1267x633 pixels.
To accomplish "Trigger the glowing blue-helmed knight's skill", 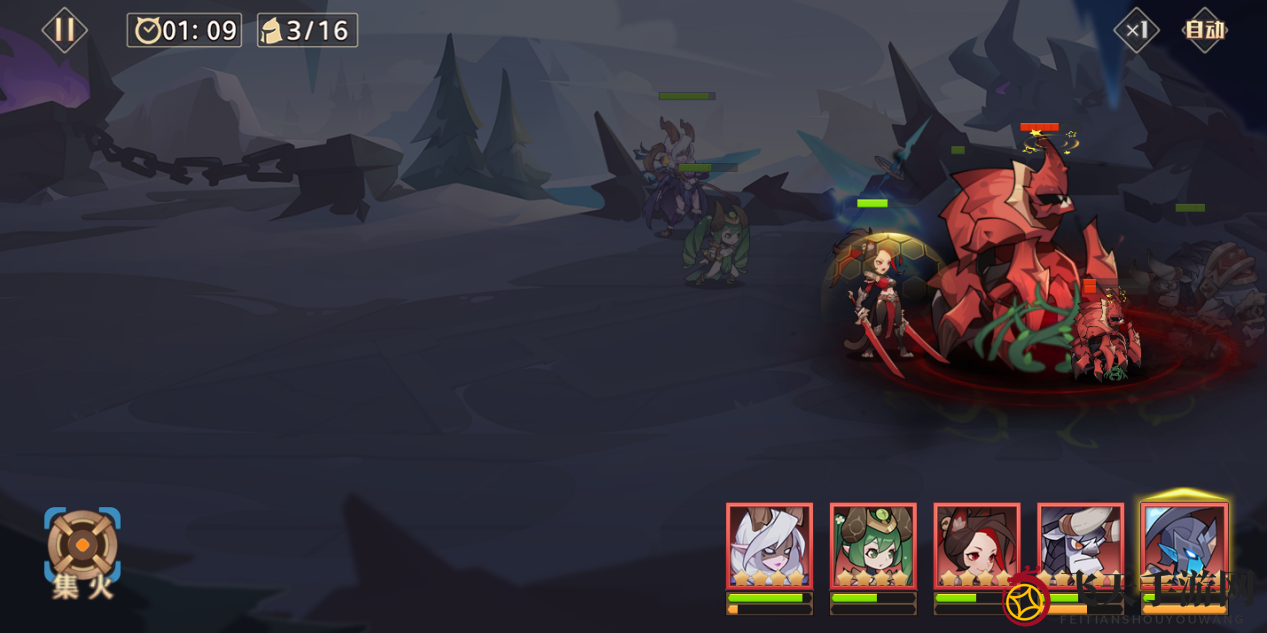I will [1184, 546].
